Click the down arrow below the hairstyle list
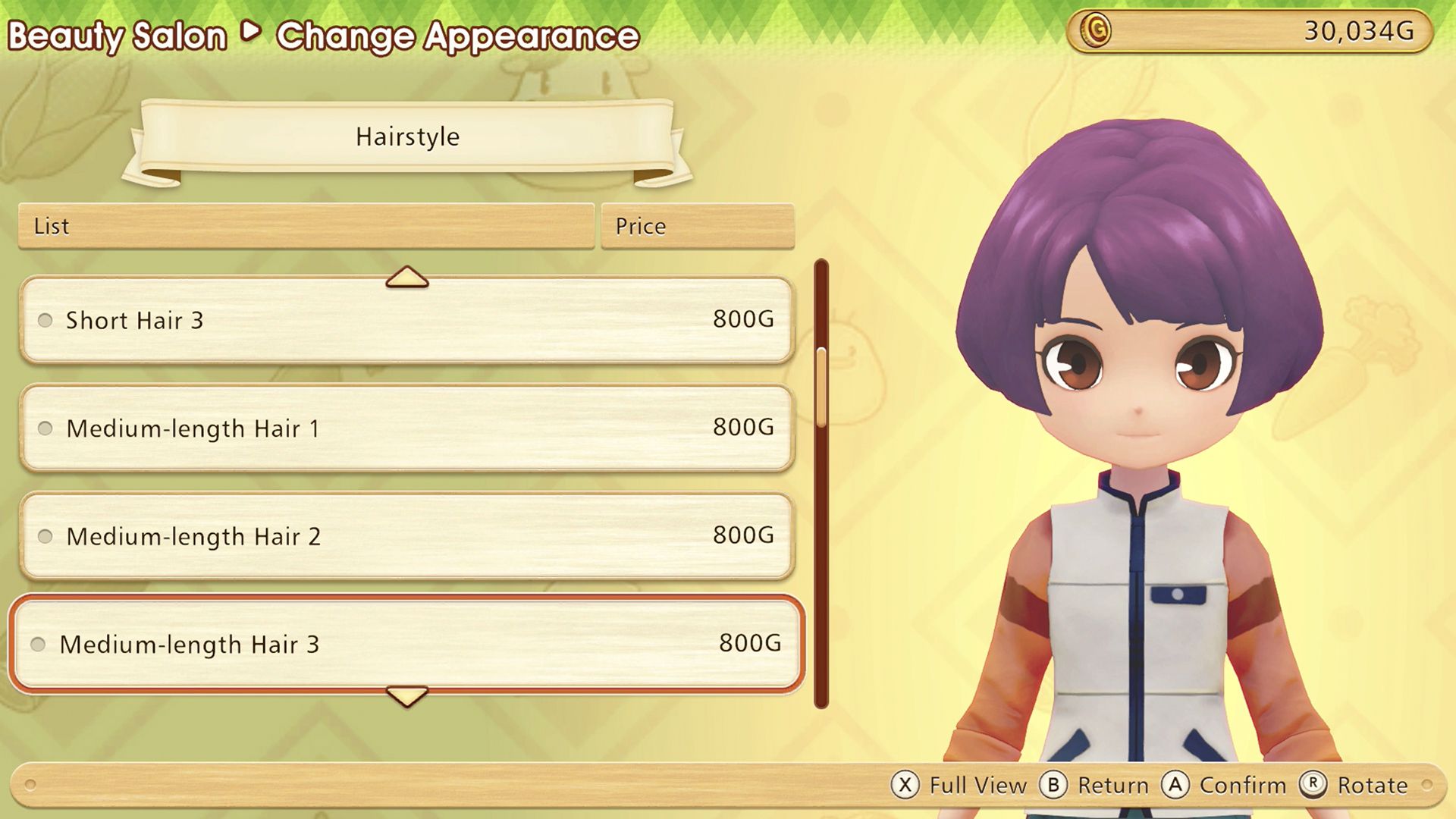This screenshot has width=1456, height=819. [x=406, y=695]
